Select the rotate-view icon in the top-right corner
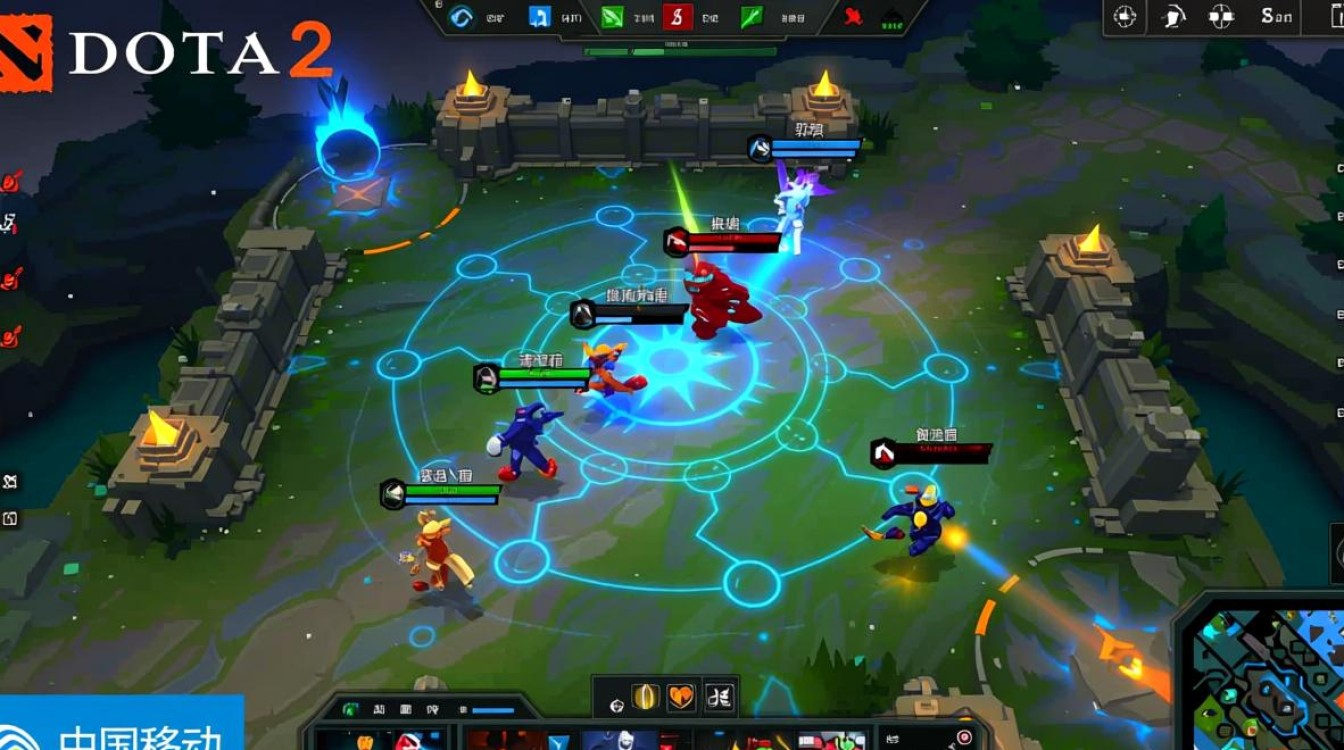Viewport: 1344px width, 750px height. 1175,16
